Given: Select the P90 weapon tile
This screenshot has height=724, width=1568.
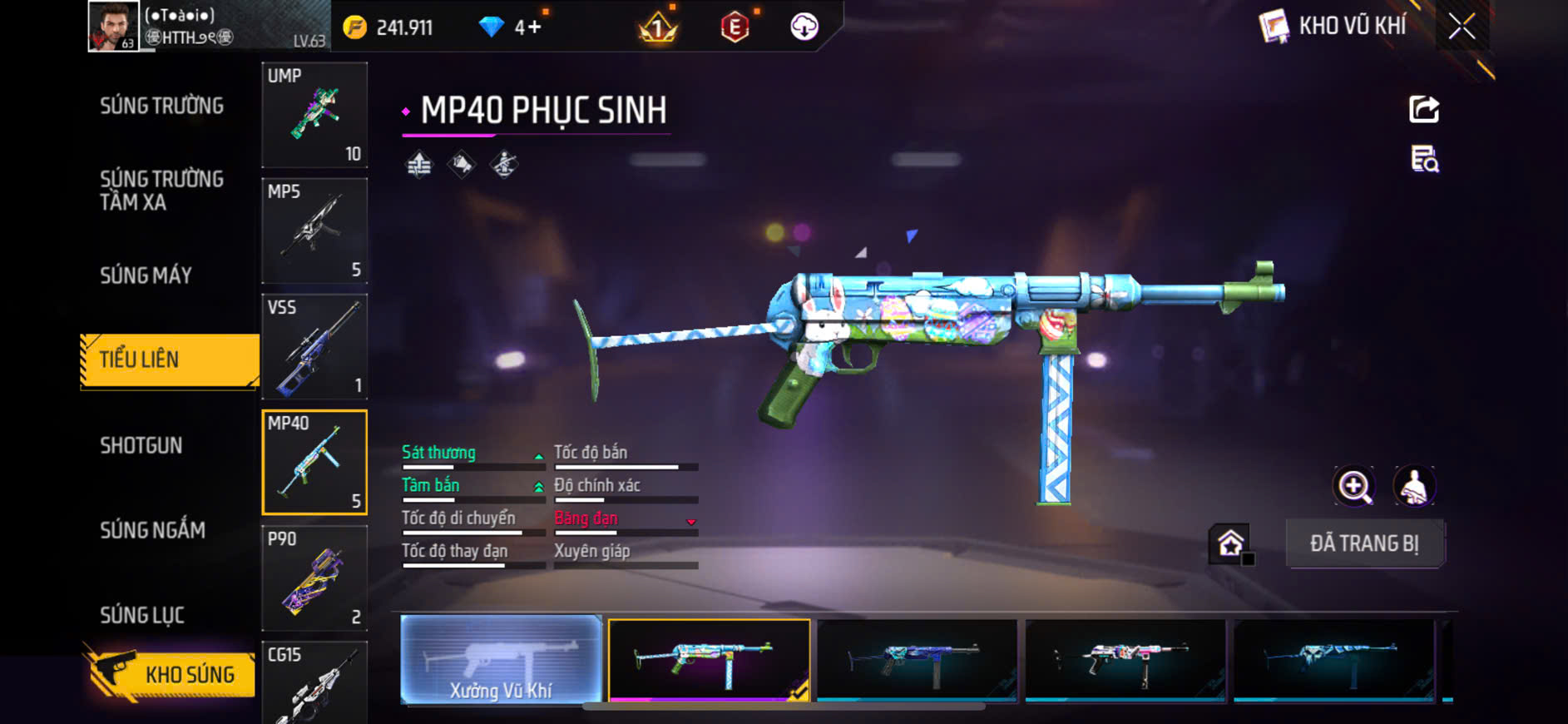Looking at the screenshot, I should 314,578.
